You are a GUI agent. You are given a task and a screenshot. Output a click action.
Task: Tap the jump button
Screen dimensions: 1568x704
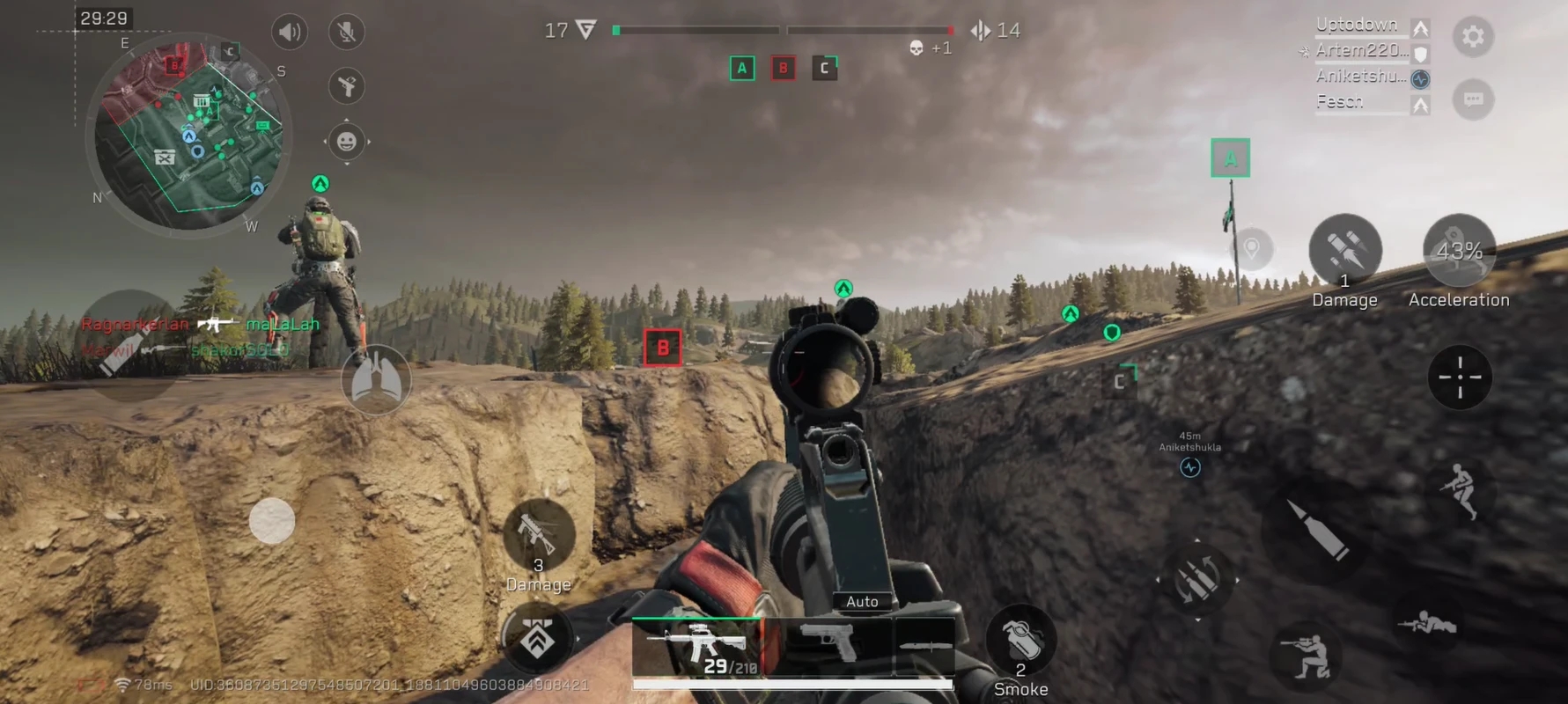point(1461,490)
